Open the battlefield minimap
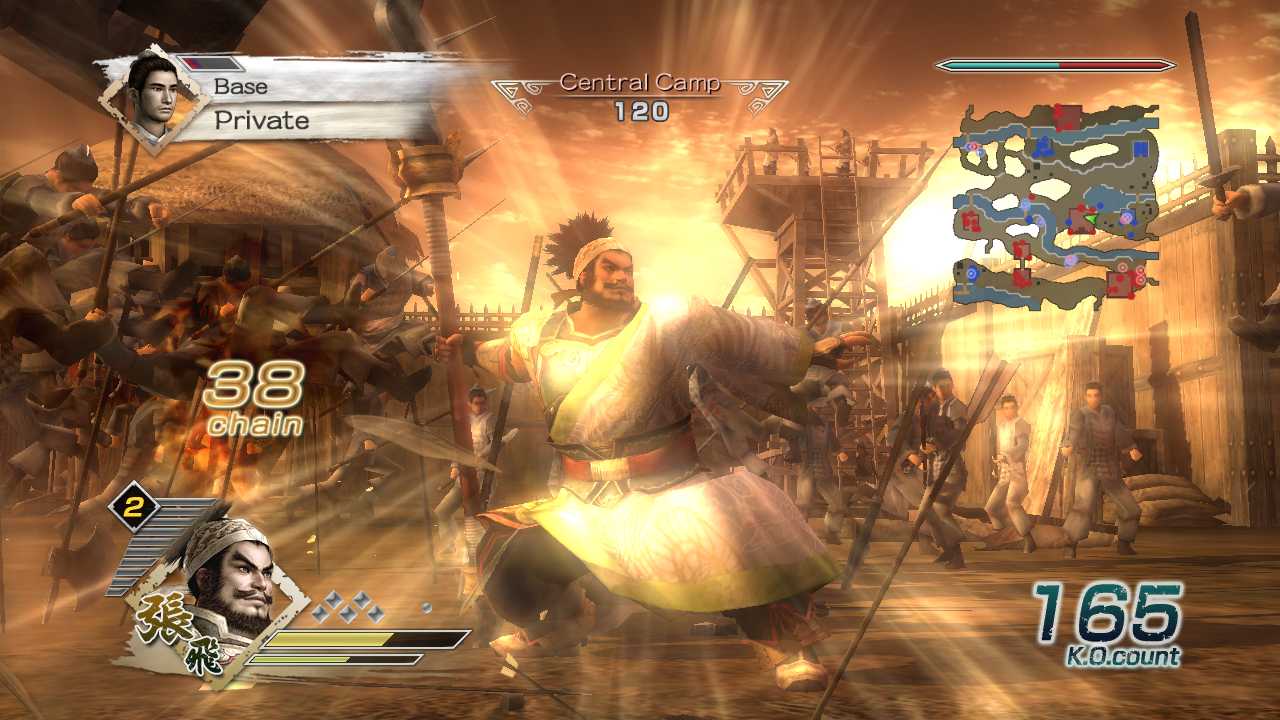The width and height of the screenshot is (1280, 720). point(1057,203)
